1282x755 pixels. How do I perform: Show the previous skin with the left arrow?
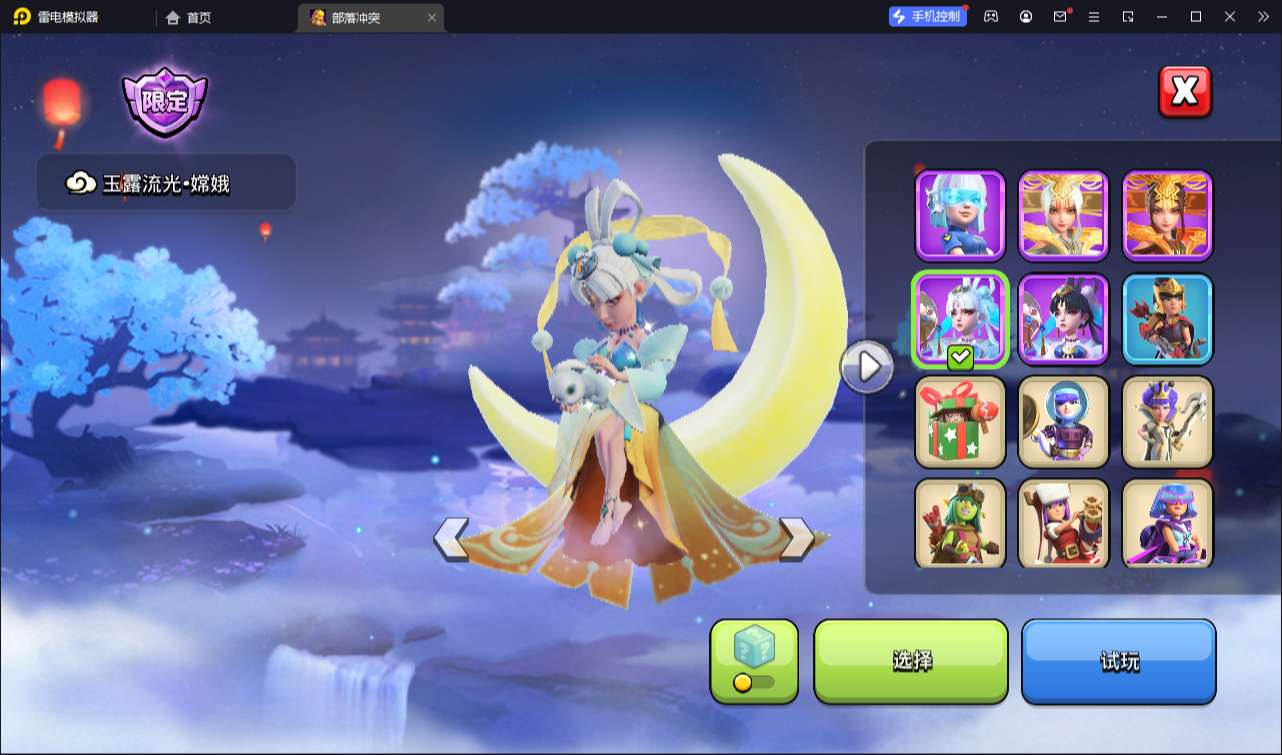tap(451, 539)
